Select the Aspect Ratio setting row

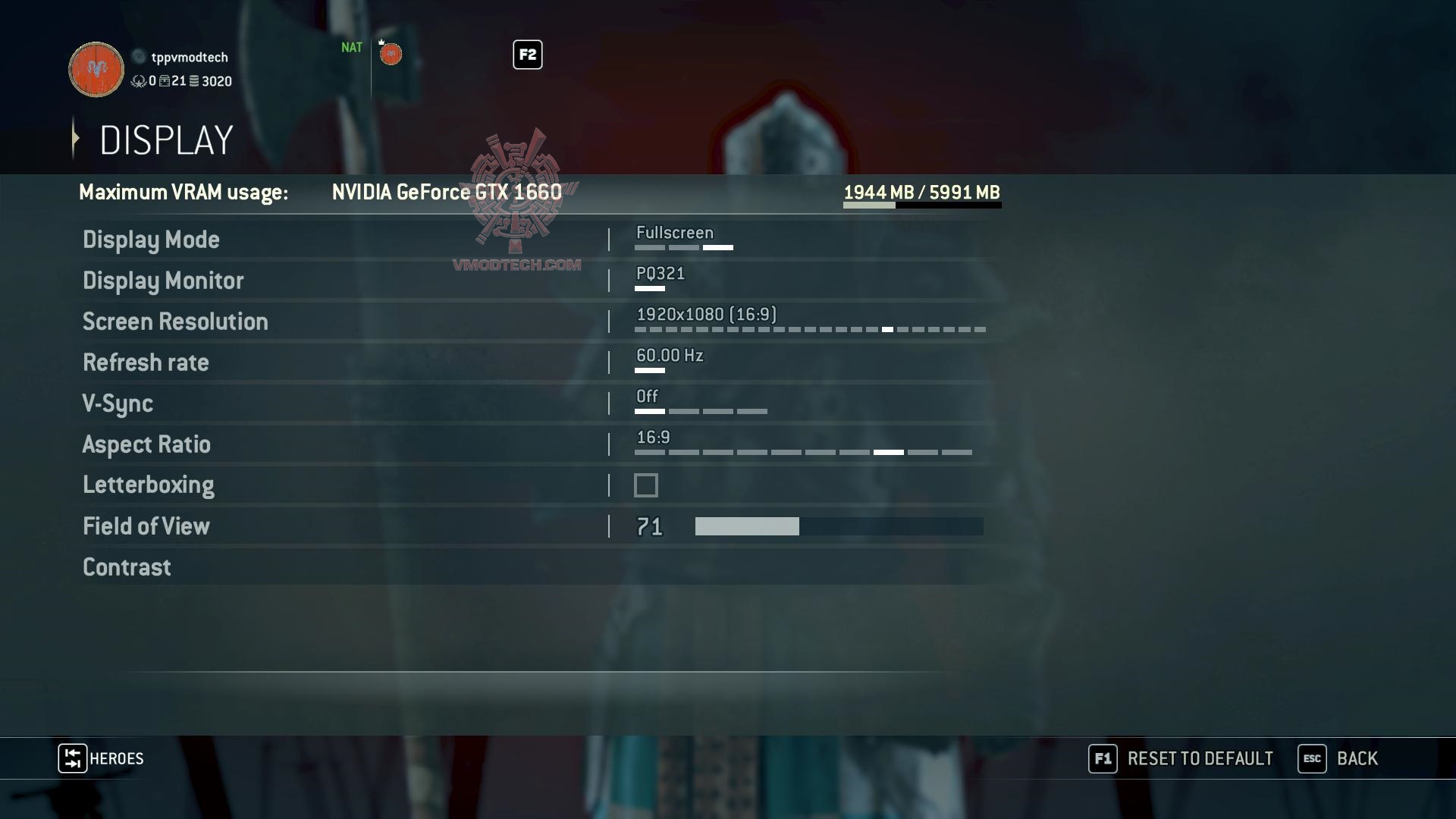(146, 444)
